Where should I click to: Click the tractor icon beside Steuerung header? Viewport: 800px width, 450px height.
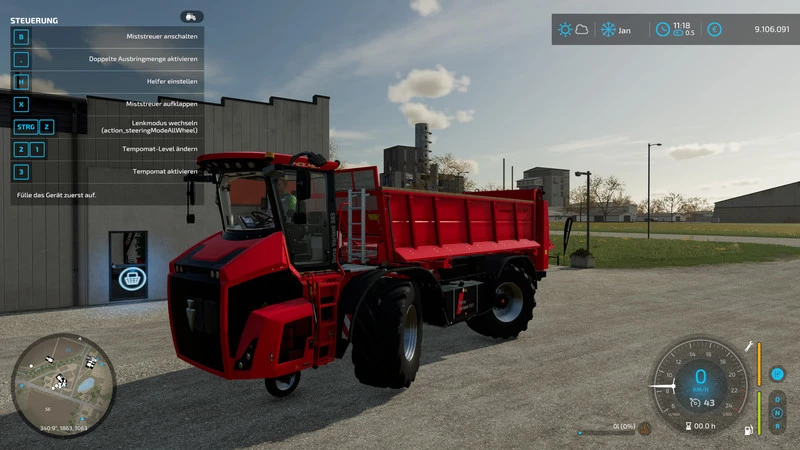[x=191, y=17]
